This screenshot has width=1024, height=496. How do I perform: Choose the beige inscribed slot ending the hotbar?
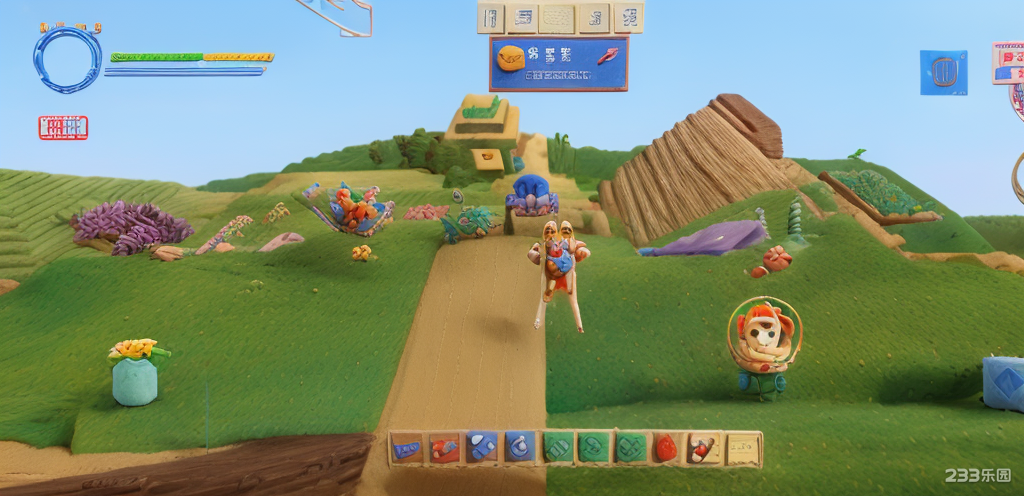pyautogui.click(x=742, y=448)
